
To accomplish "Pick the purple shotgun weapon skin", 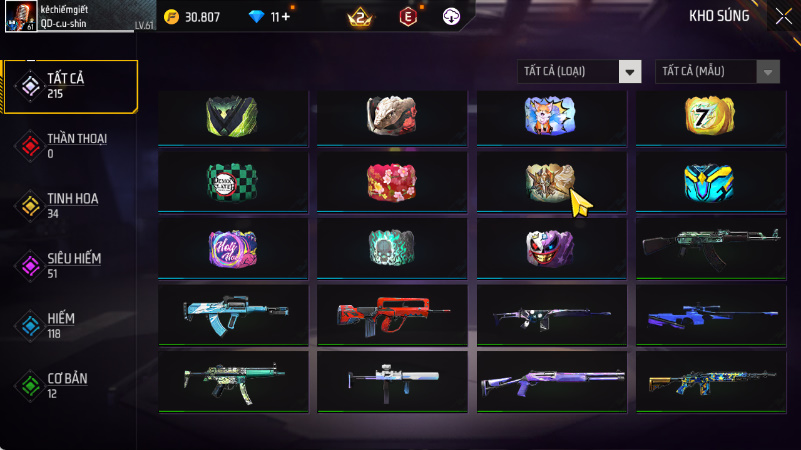I will click(551, 381).
